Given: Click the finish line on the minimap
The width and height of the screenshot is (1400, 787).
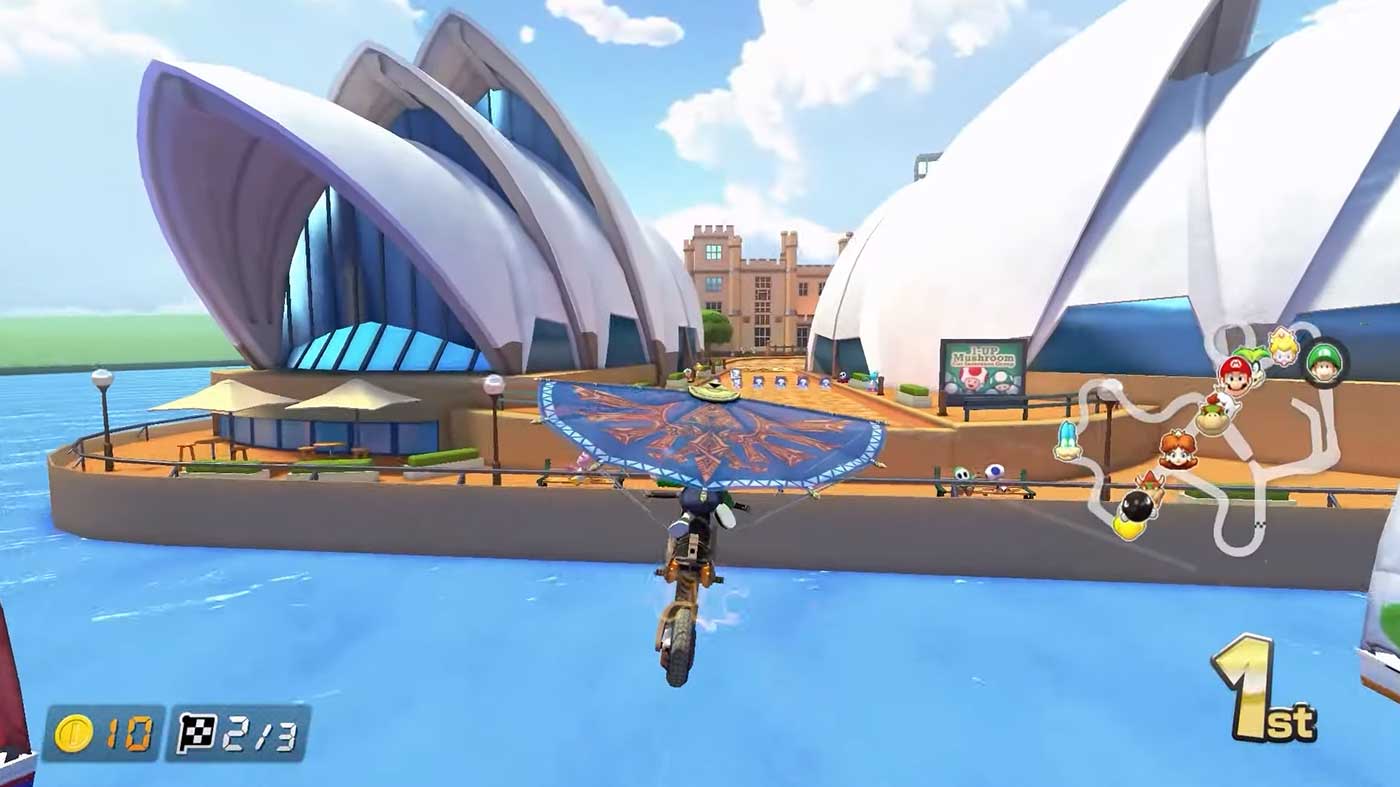Looking at the screenshot, I should [x=1259, y=524].
